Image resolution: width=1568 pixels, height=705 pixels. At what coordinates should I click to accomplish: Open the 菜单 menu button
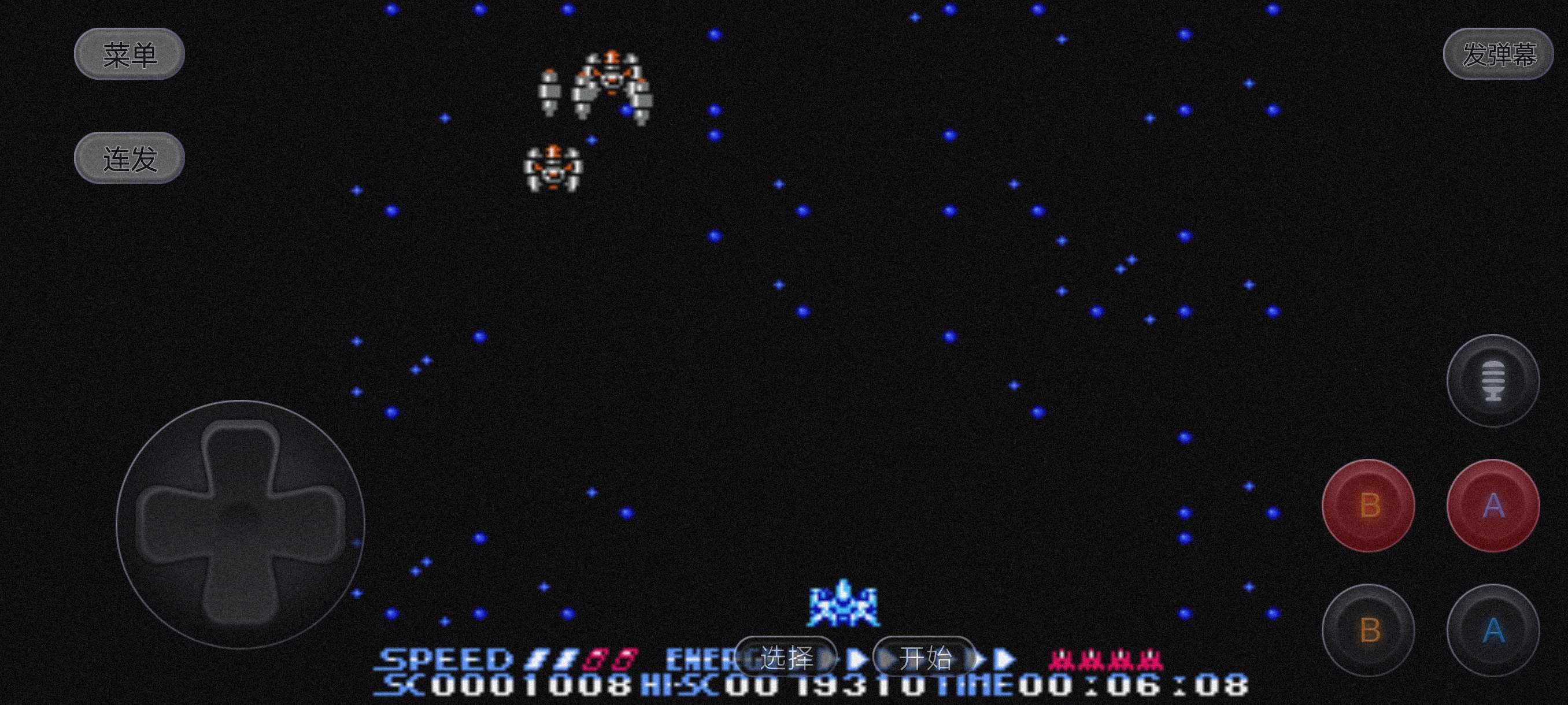(x=129, y=55)
